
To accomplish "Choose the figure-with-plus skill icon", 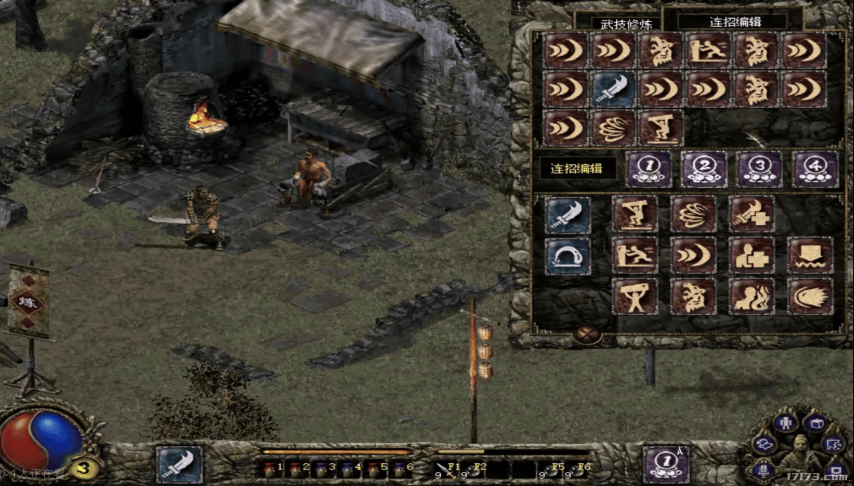I will coord(751,255).
